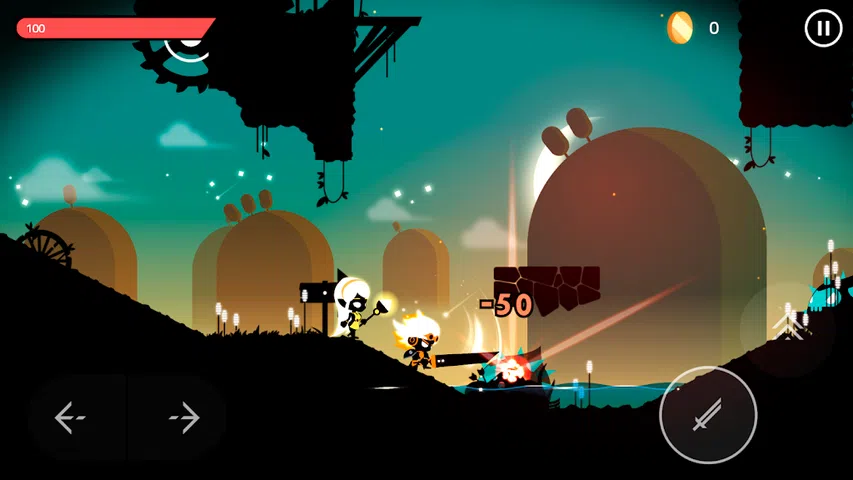Pause the game
Viewport: 853px width, 480px height.
(x=823, y=28)
